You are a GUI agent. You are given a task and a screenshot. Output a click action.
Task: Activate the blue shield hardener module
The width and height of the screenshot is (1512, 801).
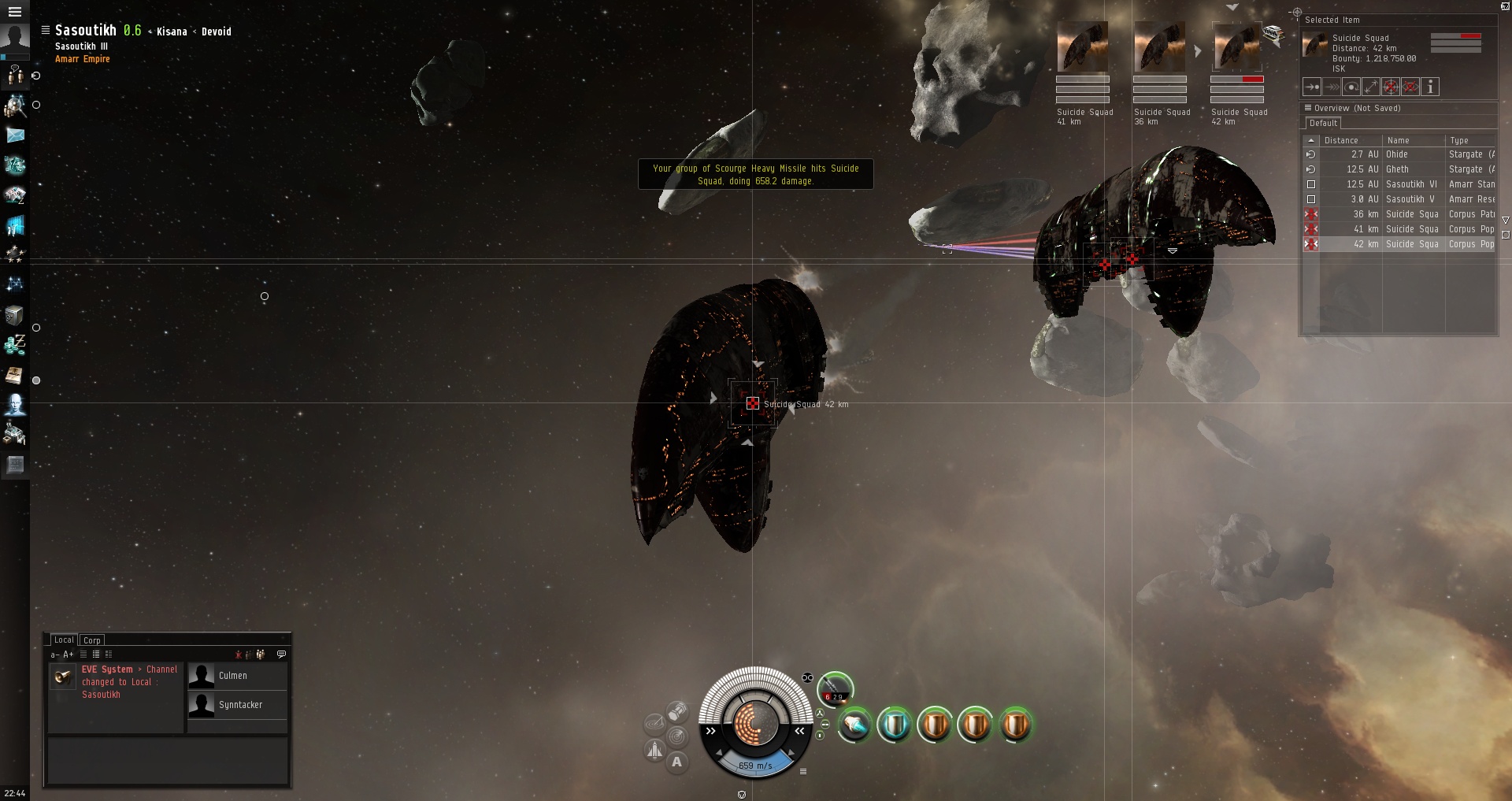coord(894,725)
